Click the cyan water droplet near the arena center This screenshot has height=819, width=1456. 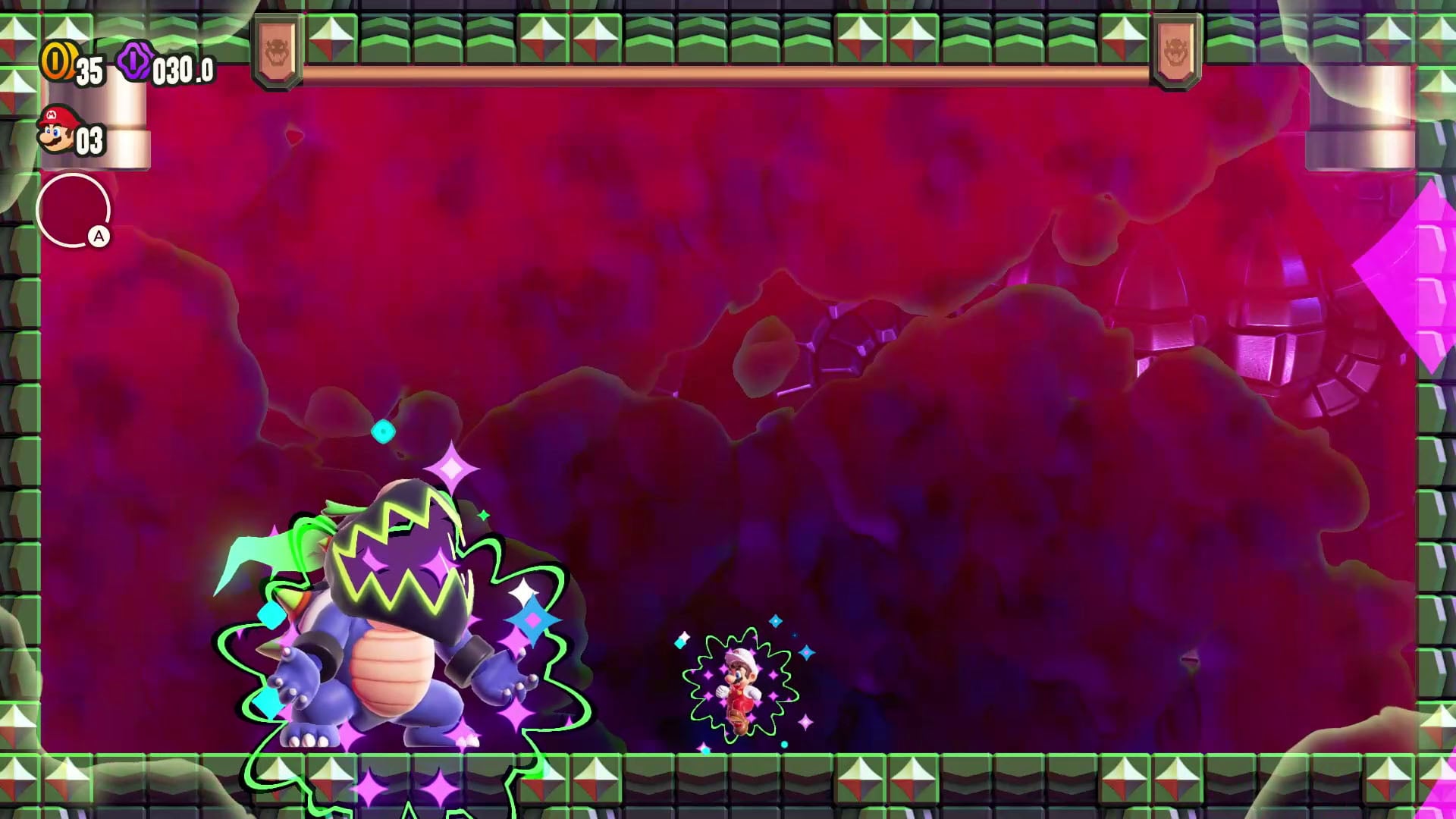tap(384, 430)
